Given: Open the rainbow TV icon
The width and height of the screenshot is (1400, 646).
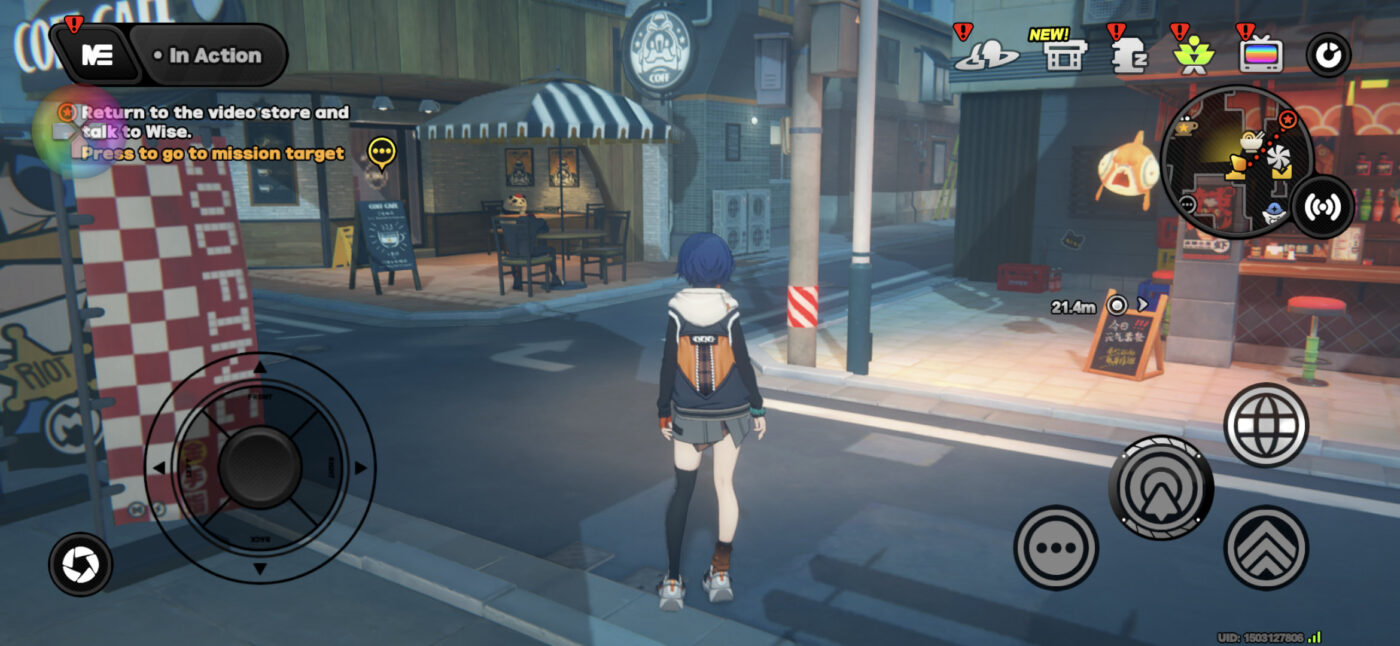Looking at the screenshot, I should pos(1260,55).
